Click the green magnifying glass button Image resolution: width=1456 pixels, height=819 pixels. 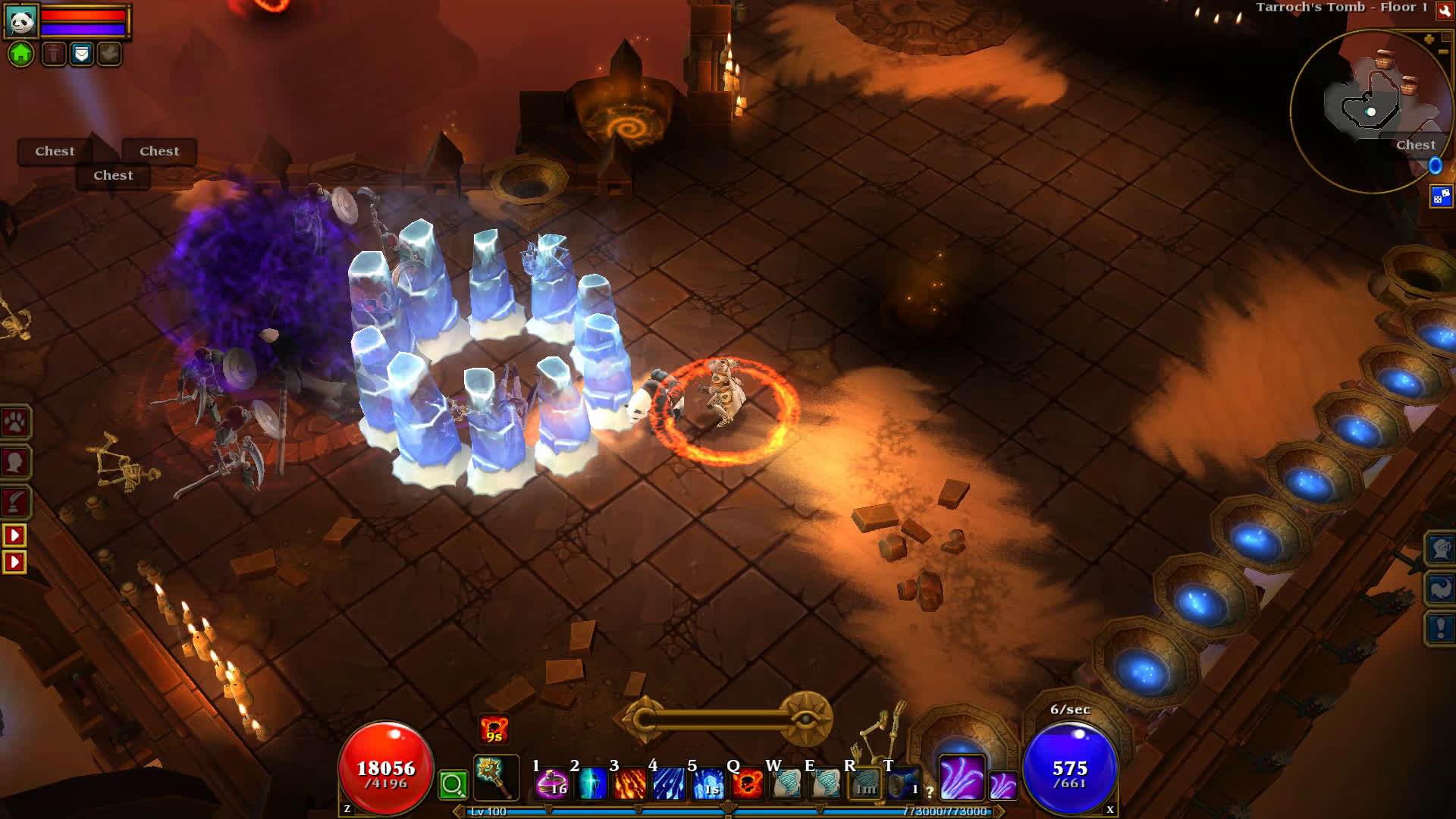pyautogui.click(x=453, y=784)
